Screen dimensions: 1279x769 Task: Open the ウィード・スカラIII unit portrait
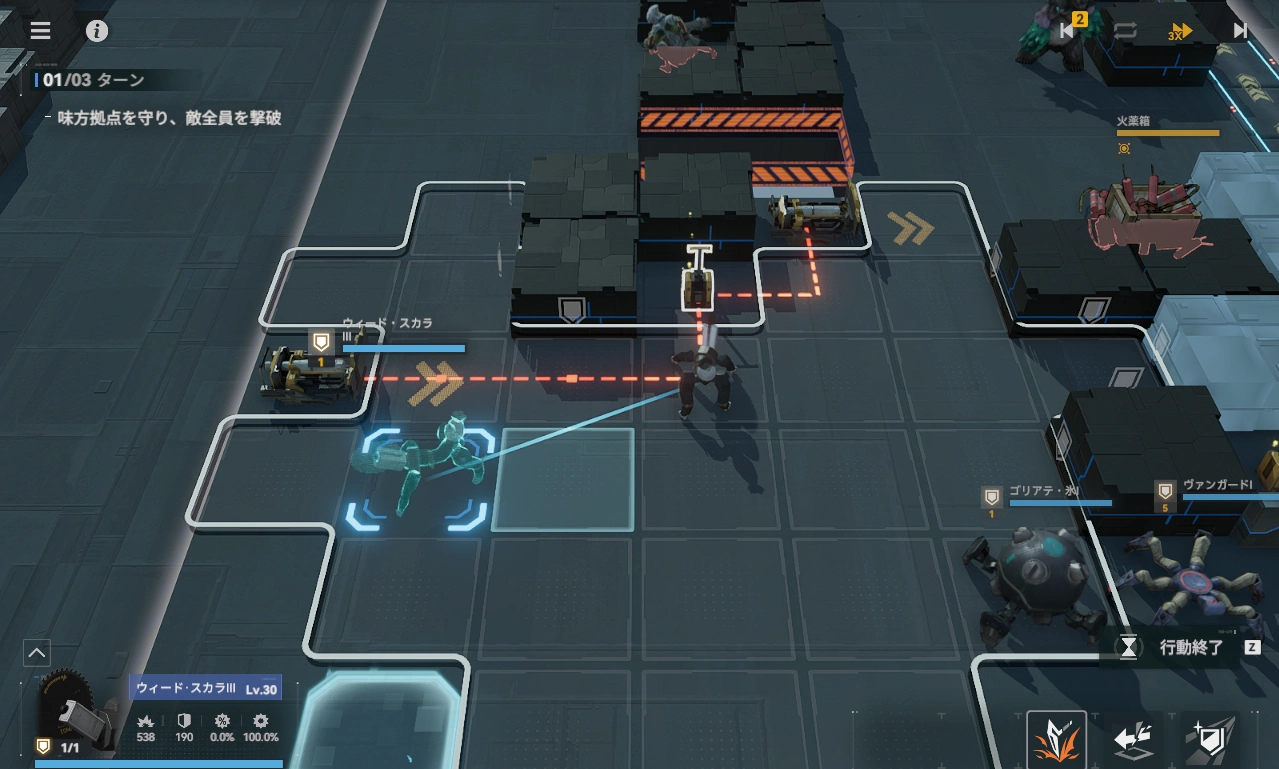pyautogui.click(x=75, y=712)
